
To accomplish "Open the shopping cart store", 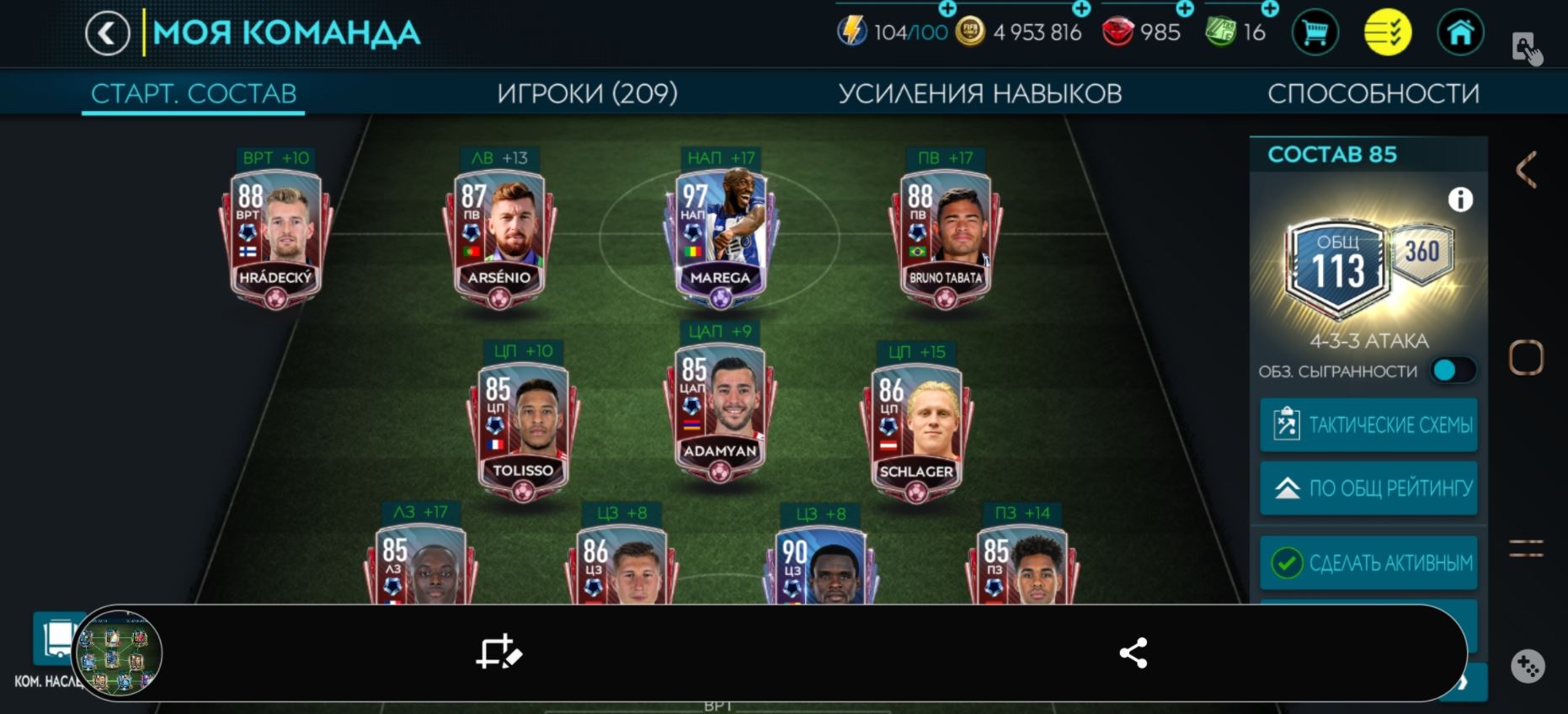I will tap(1315, 33).
